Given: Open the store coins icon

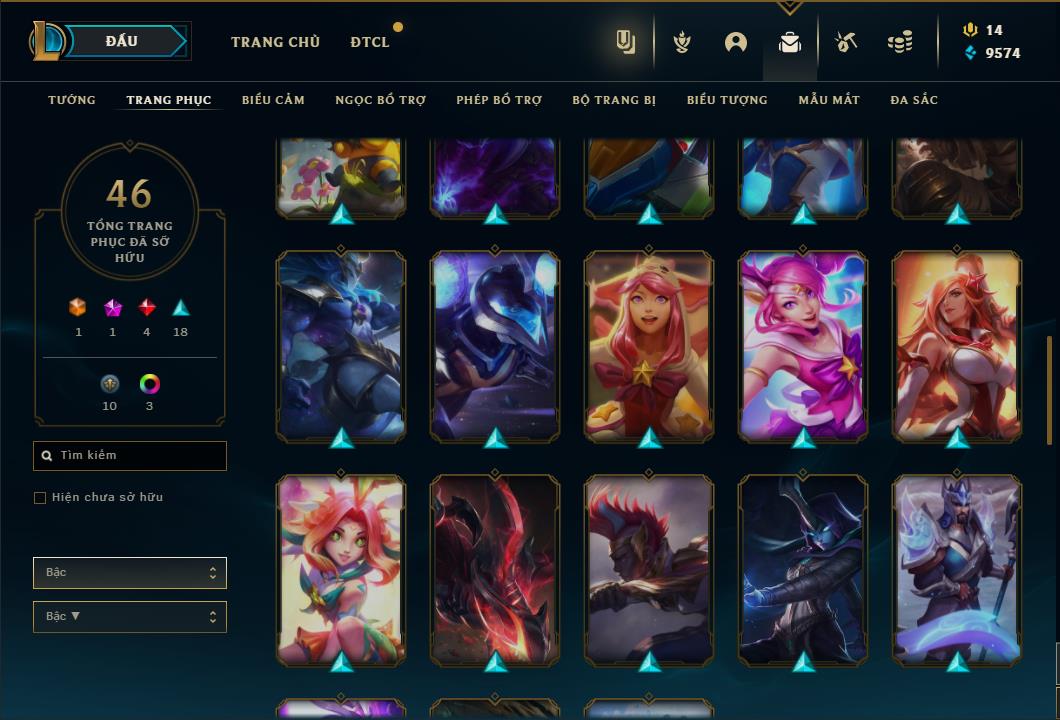Looking at the screenshot, I should pyautogui.click(x=900, y=42).
